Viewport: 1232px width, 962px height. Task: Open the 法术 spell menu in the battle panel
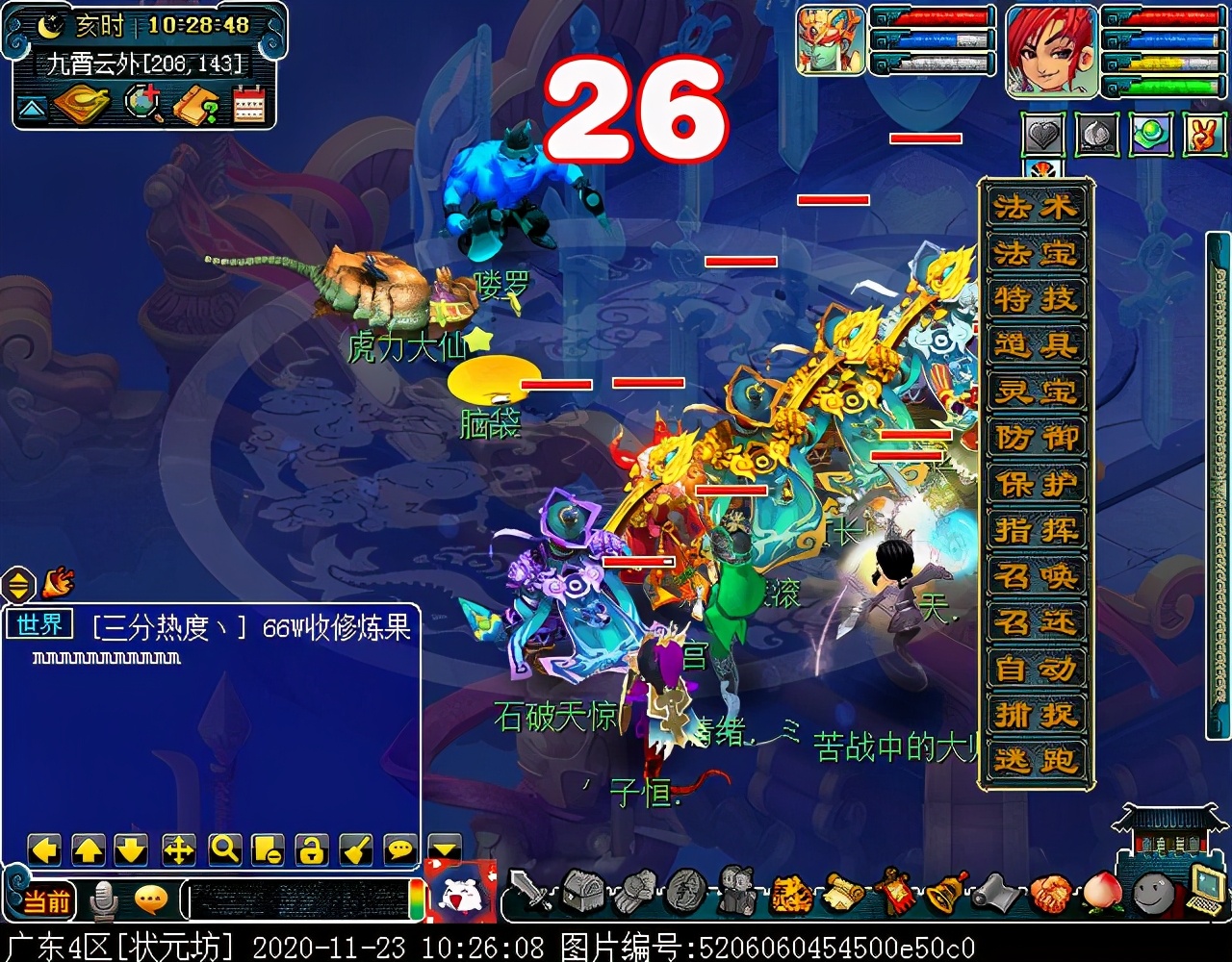(1035, 208)
